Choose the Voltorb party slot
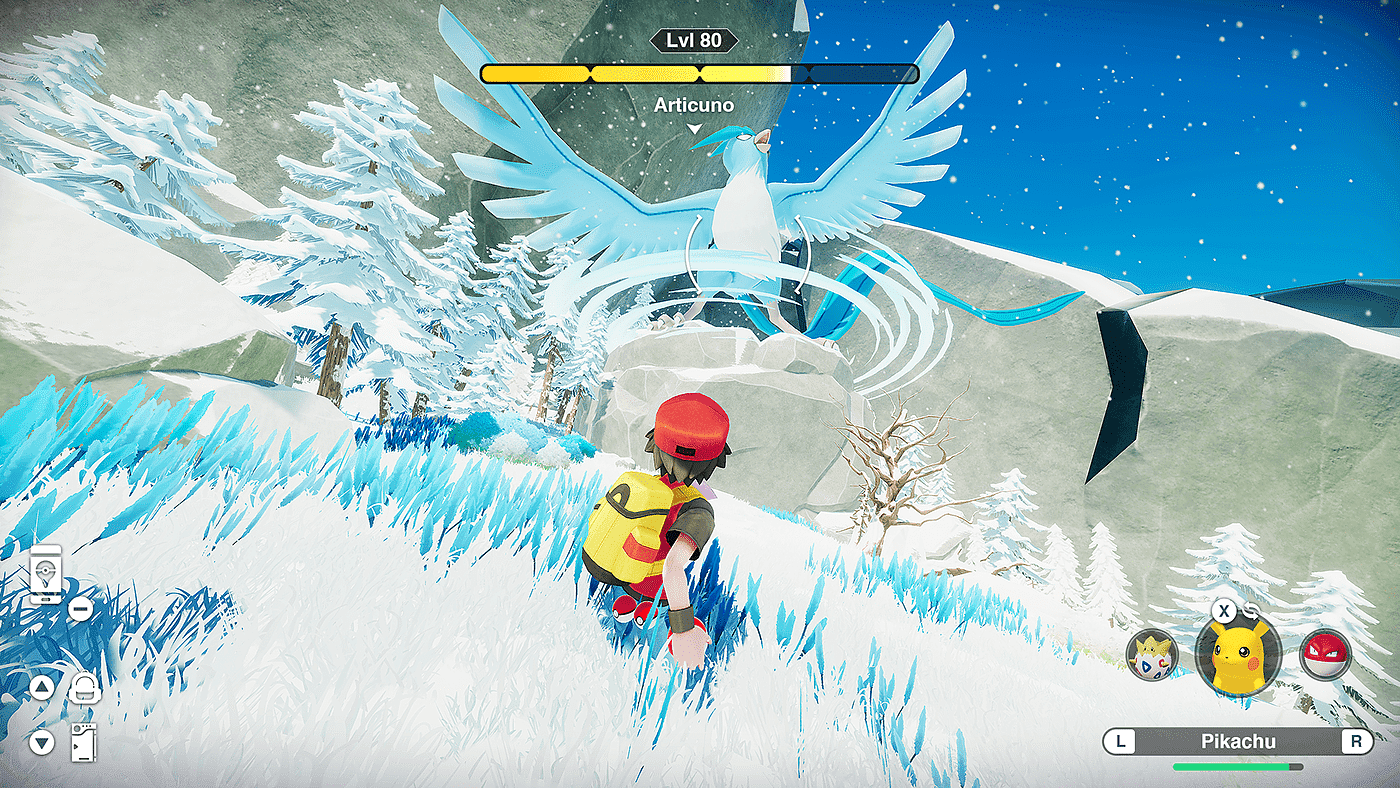This screenshot has height=788, width=1400. (1325, 655)
